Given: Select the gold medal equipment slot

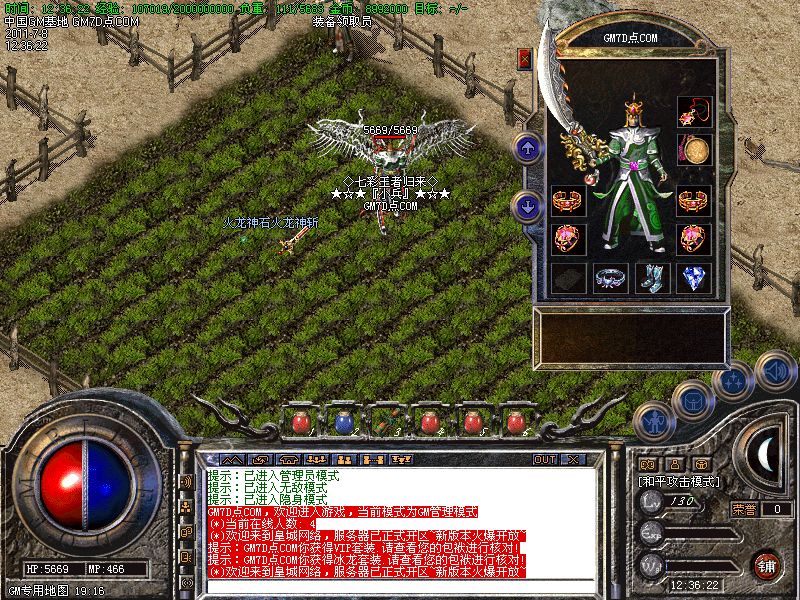Looking at the screenshot, I should (x=693, y=150).
